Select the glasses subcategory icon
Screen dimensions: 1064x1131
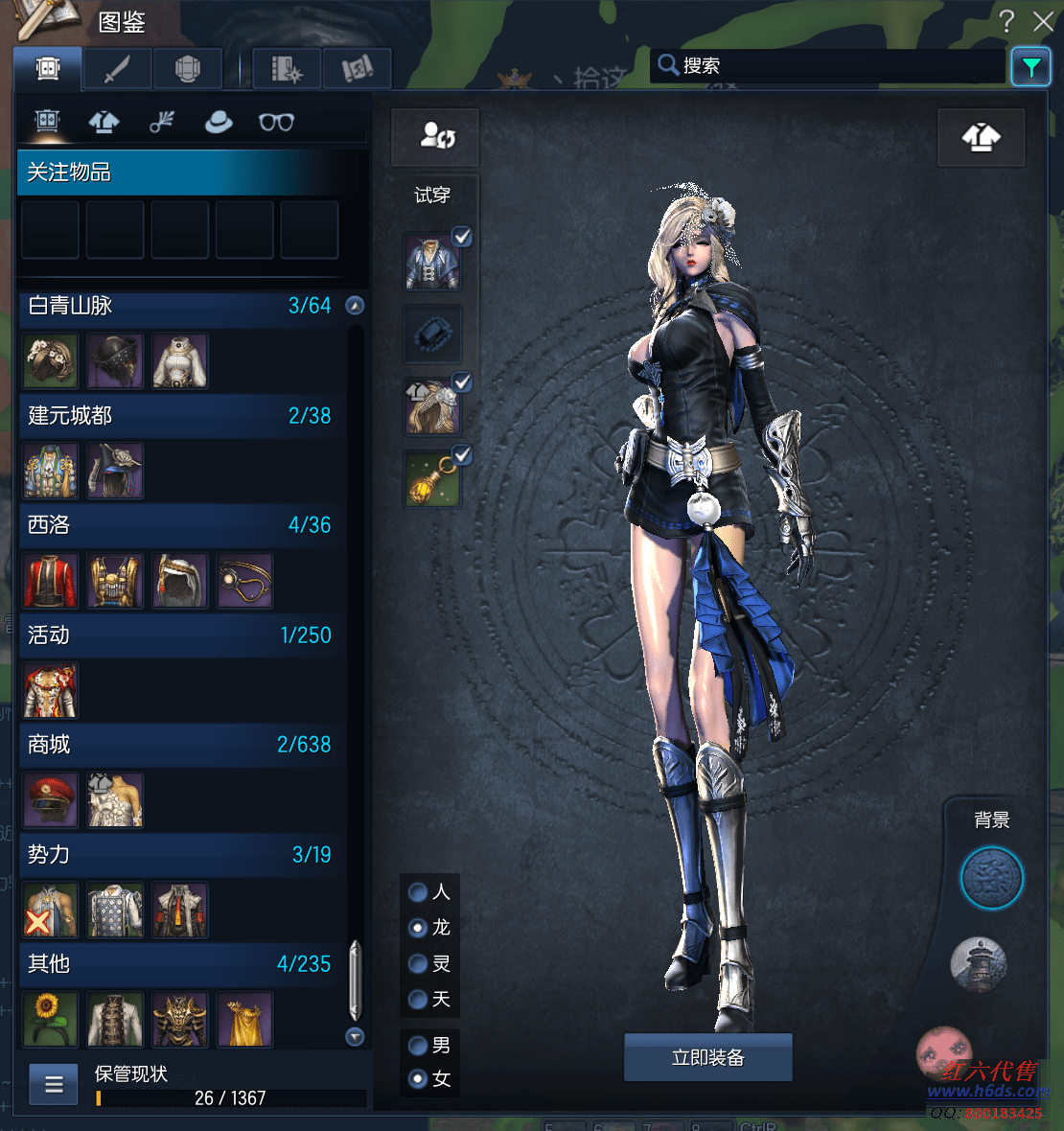pyautogui.click(x=276, y=122)
